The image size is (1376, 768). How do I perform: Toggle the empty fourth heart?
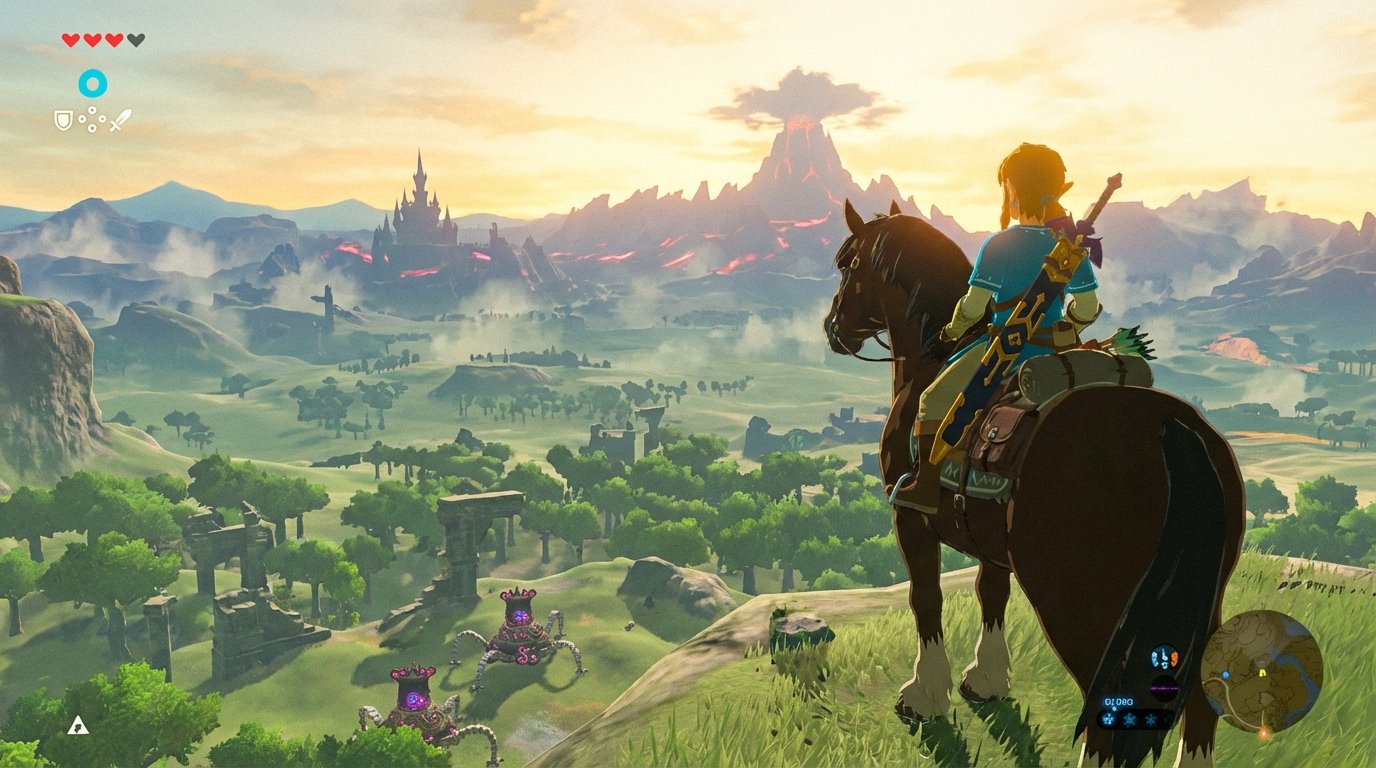pyautogui.click(x=136, y=39)
